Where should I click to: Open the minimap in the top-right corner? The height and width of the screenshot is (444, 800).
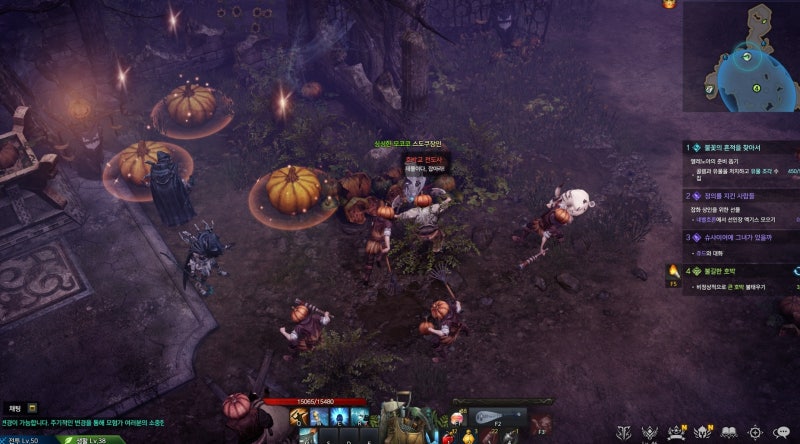pyautogui.click(x=743, y=58)
